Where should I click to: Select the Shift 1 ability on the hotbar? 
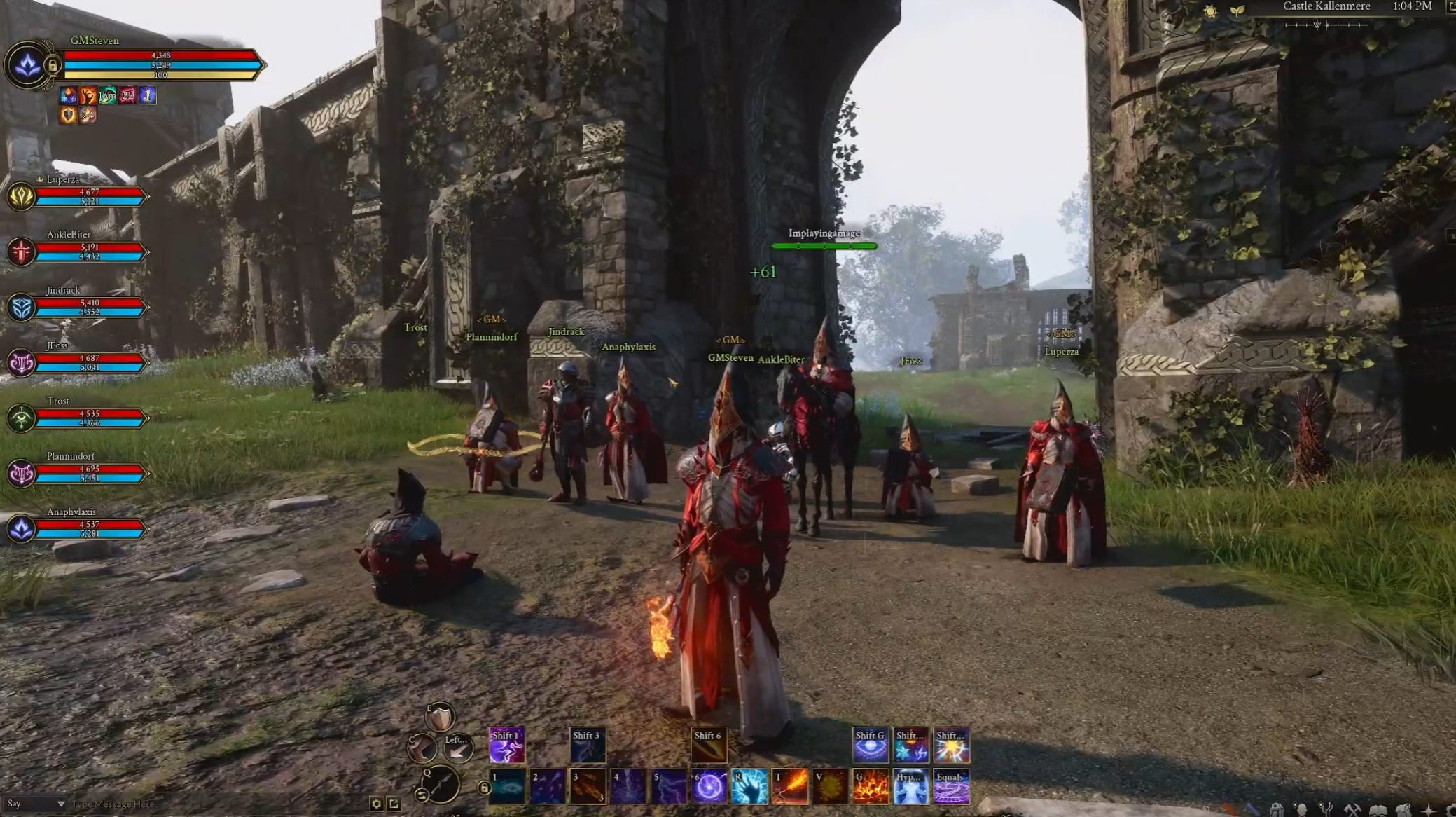[x=506, y=746]
